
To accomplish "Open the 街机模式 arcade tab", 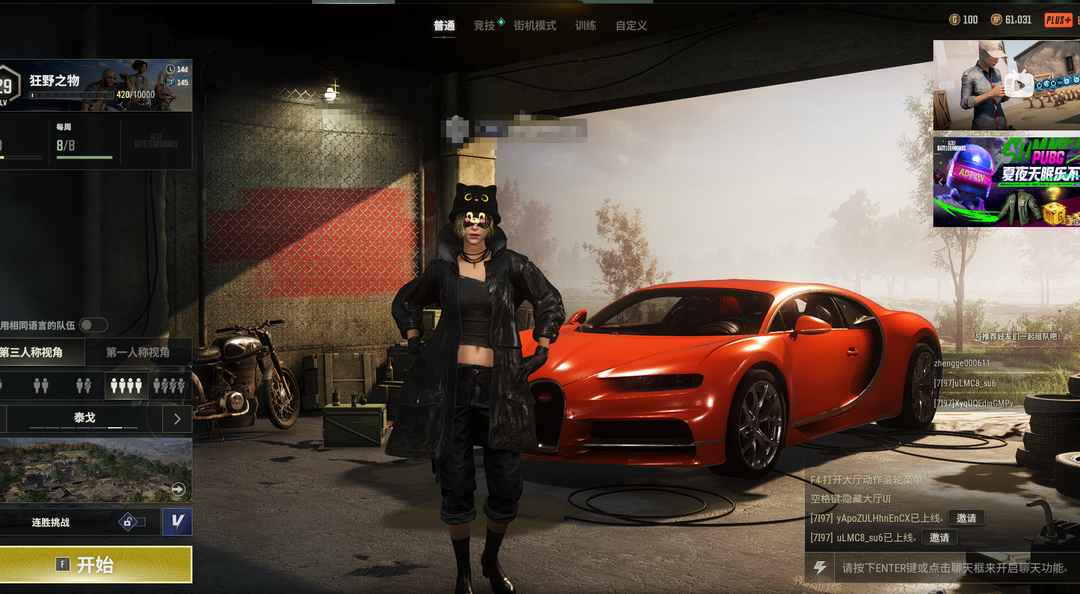I will (x=535, y=26).
